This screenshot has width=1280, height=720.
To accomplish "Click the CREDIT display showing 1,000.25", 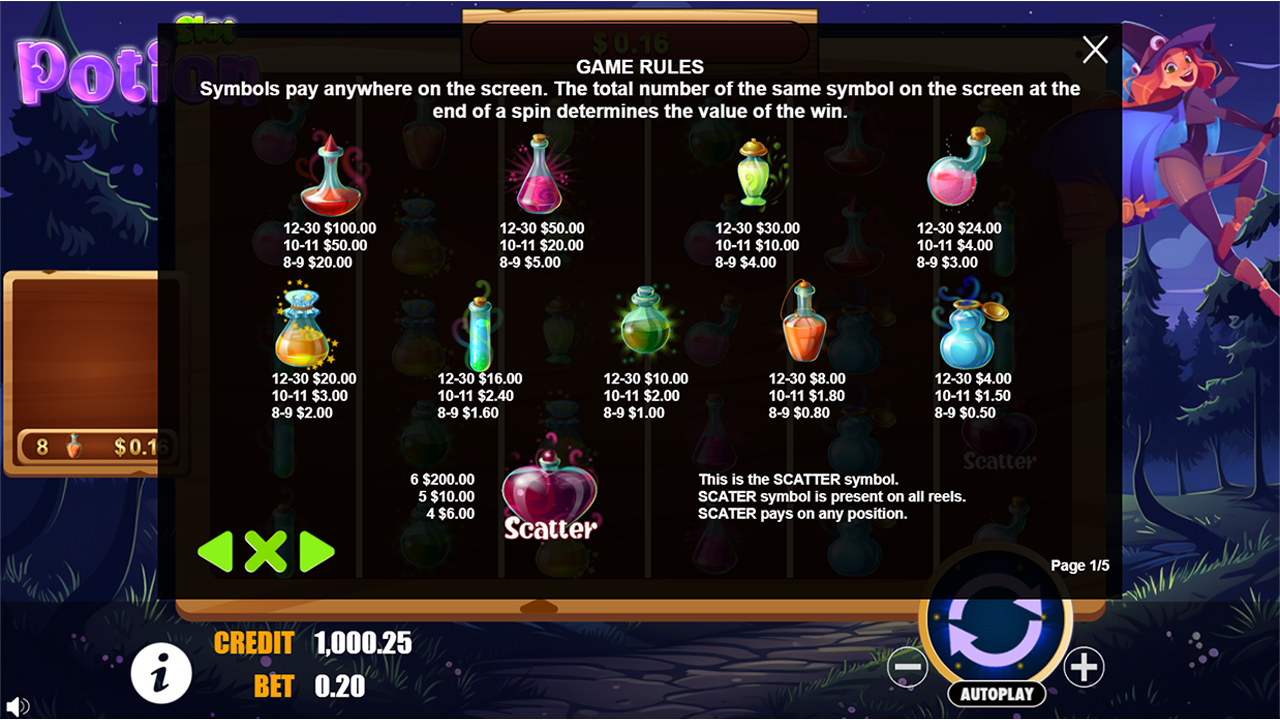I will (x=362, y=643).
